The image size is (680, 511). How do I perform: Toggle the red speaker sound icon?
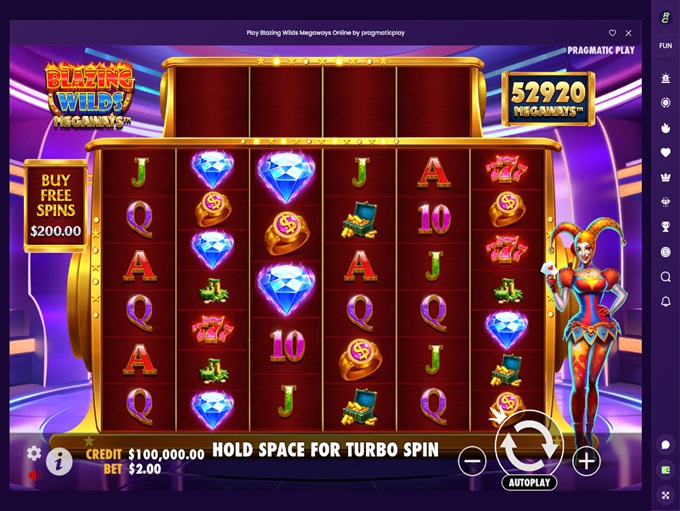(33, 476)
